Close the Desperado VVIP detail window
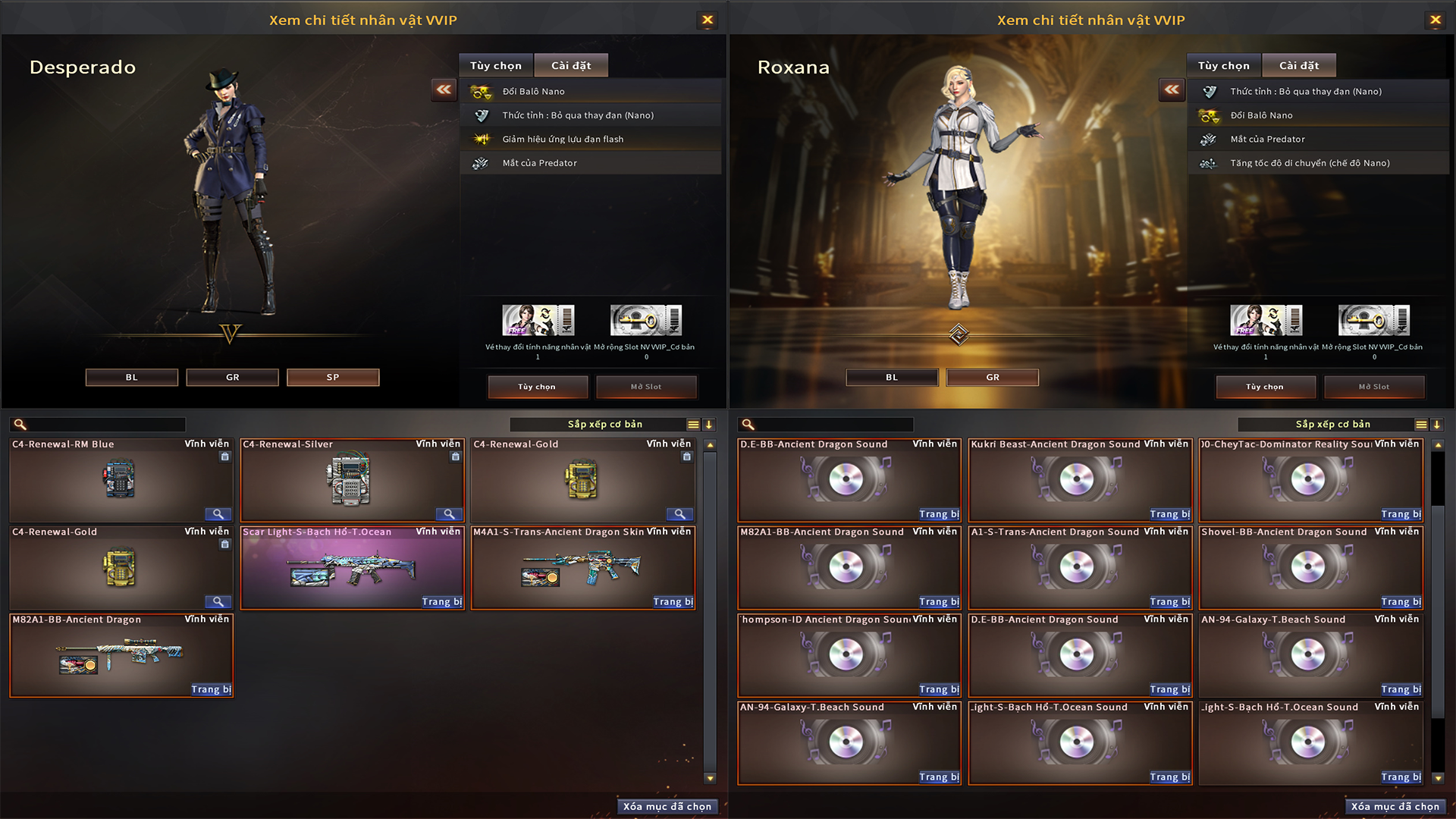 click(707, 20)
